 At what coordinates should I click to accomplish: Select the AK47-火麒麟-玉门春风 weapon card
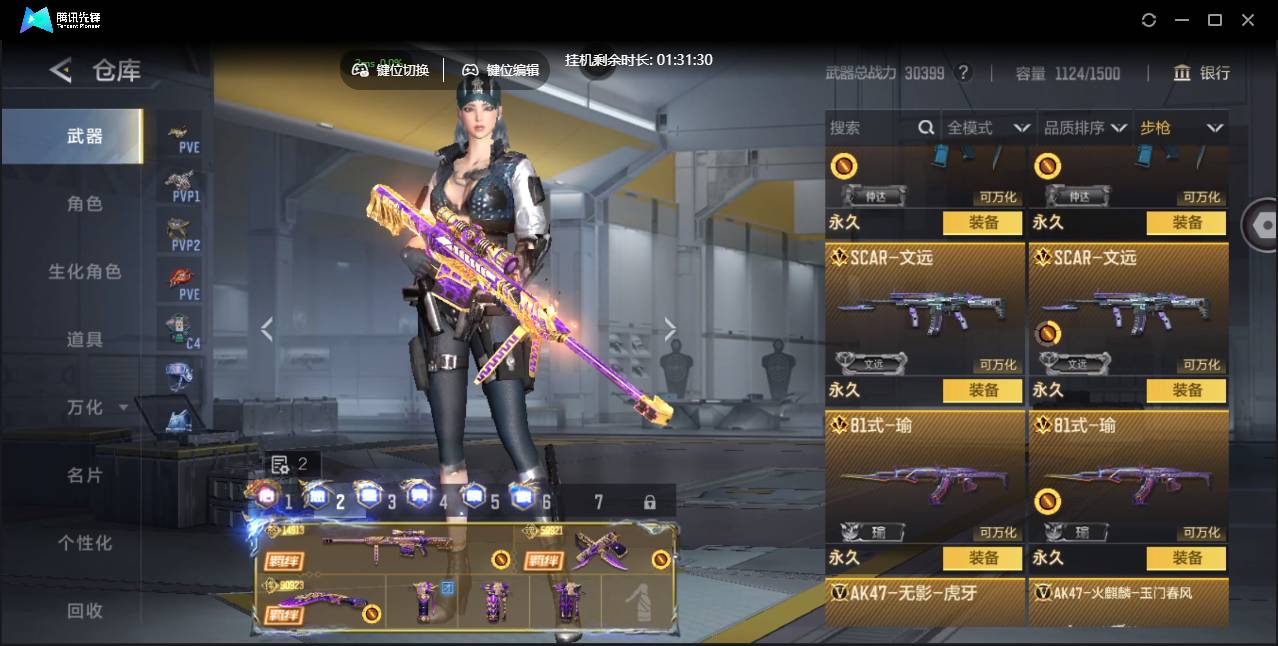(1128, 602)
